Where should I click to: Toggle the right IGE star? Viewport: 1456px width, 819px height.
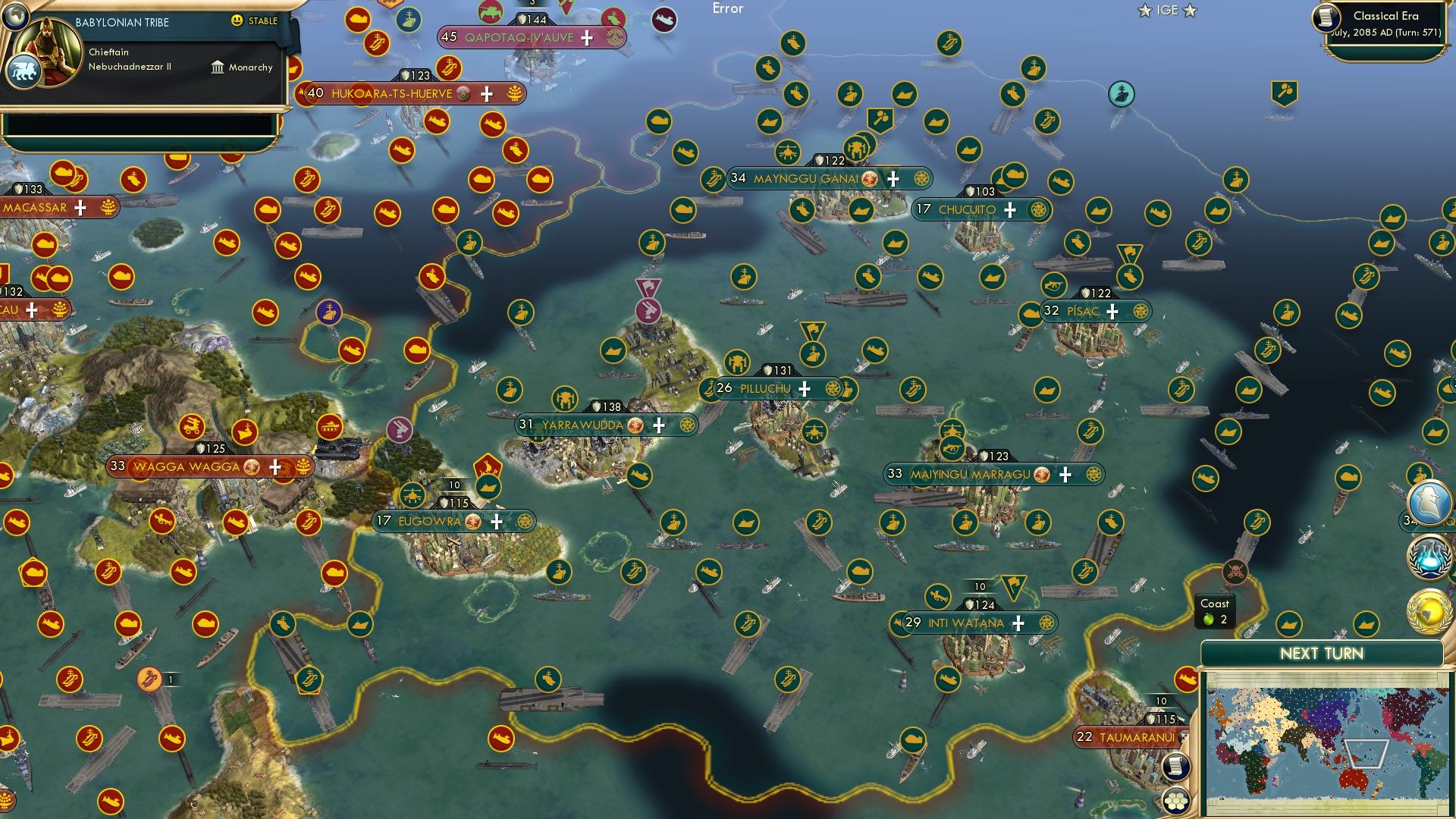1190,10
